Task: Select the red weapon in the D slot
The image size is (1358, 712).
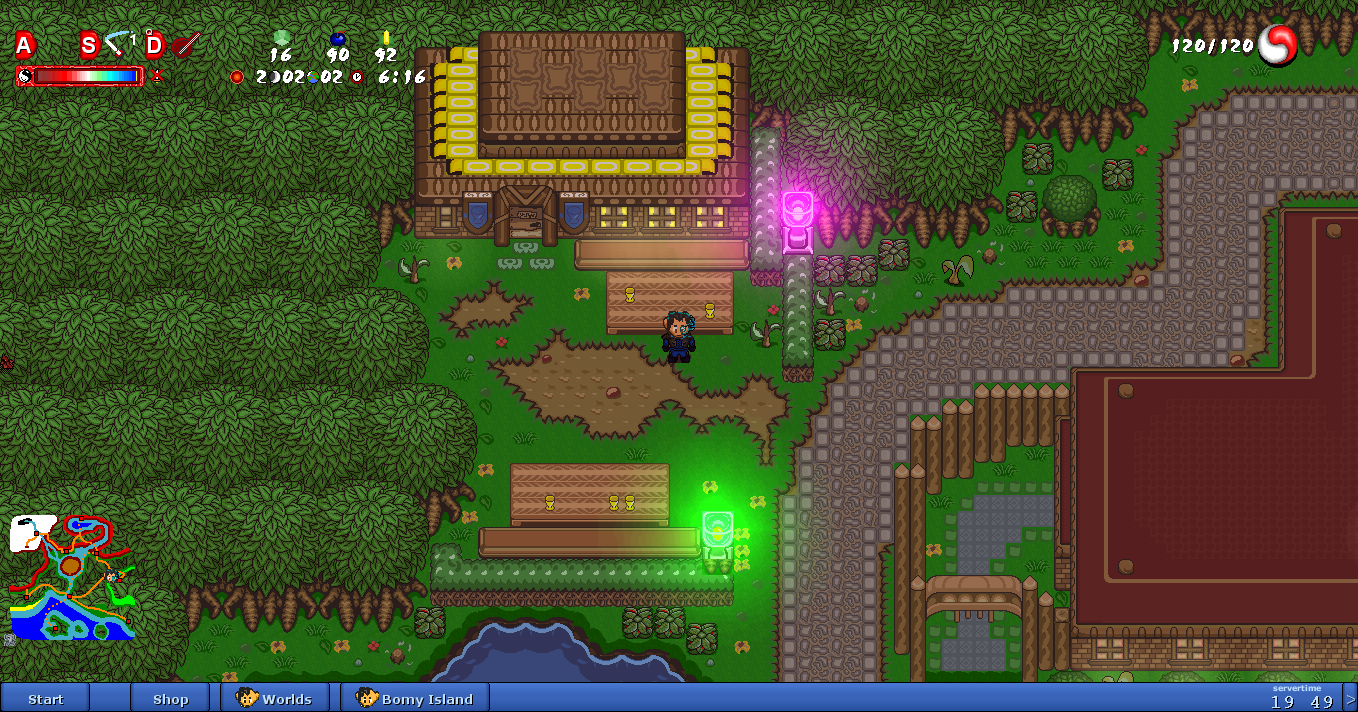Action: 186,44
